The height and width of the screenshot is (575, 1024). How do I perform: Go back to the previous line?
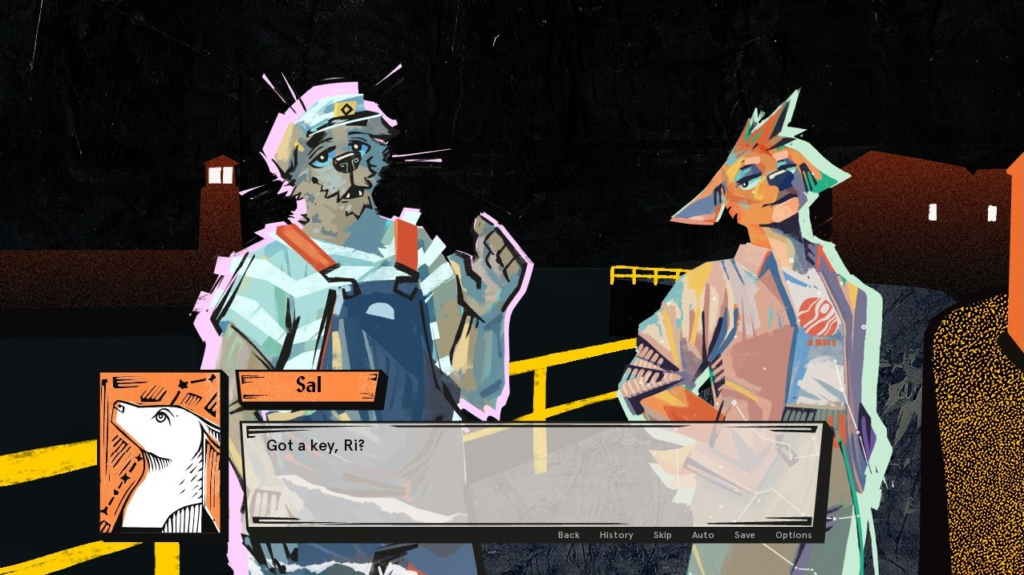point(568,535)
